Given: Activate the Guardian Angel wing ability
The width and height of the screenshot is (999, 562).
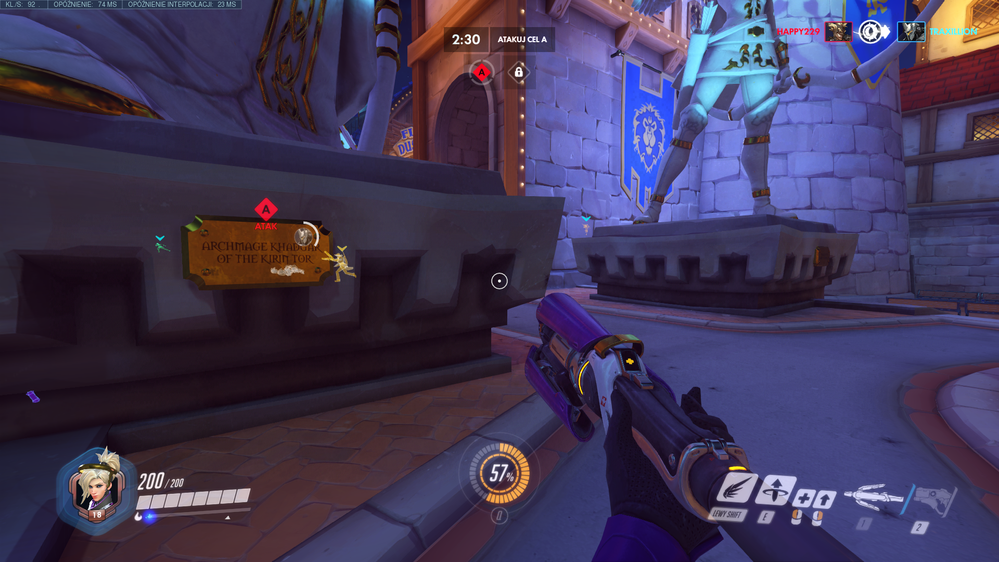Looking at the screenshot, I should pyautogui.click(x=736, y=492).
